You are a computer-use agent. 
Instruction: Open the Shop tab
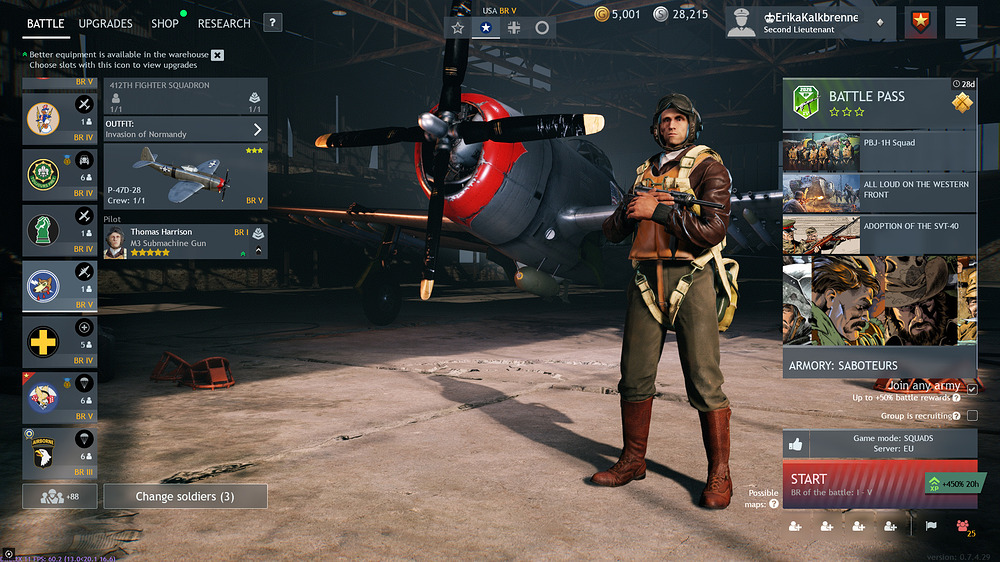[x=165, y=23]
